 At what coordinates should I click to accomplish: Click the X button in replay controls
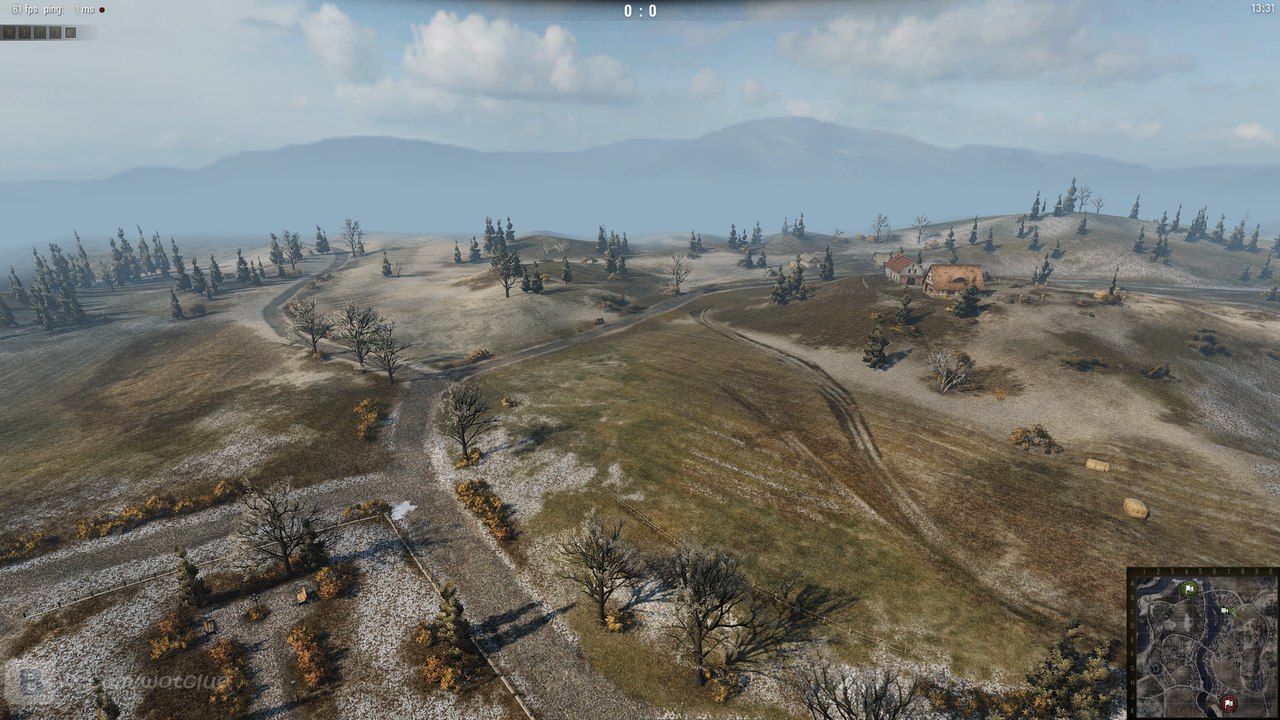click(8, 32)
